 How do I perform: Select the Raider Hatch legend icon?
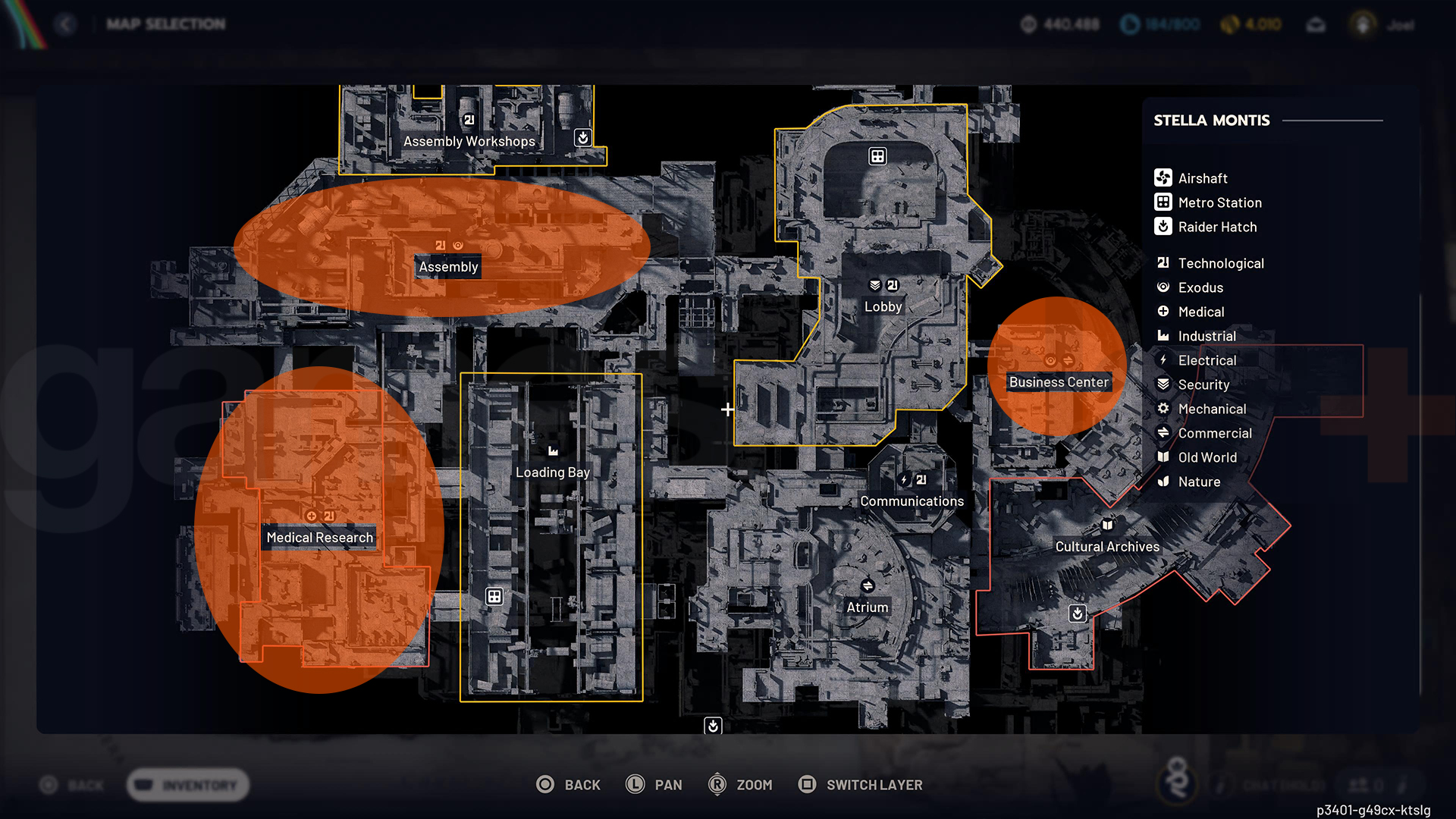pyautogui.click(x=1162, y=227)
